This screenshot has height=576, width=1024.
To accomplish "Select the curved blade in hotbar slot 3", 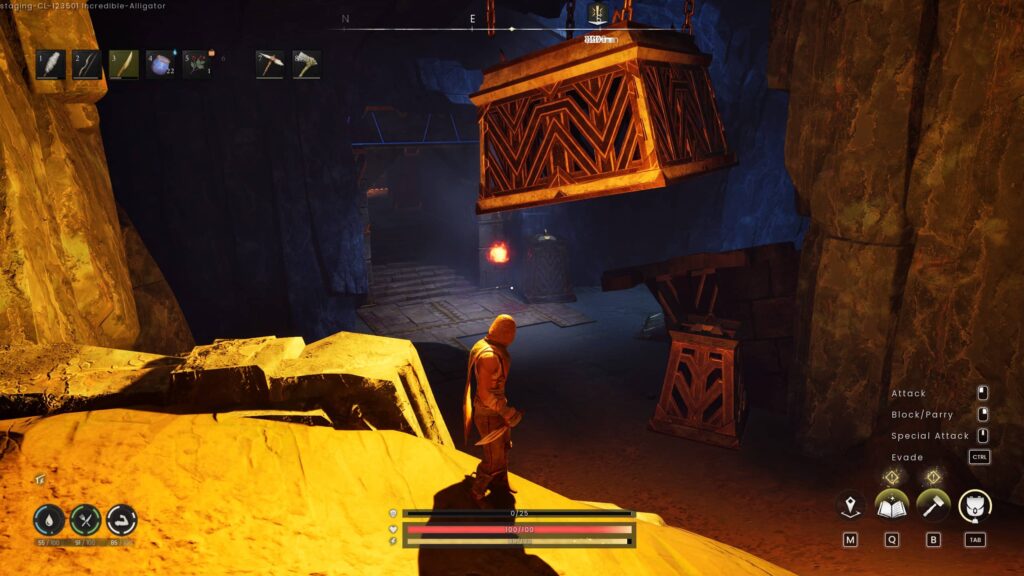I will [123, 65].
